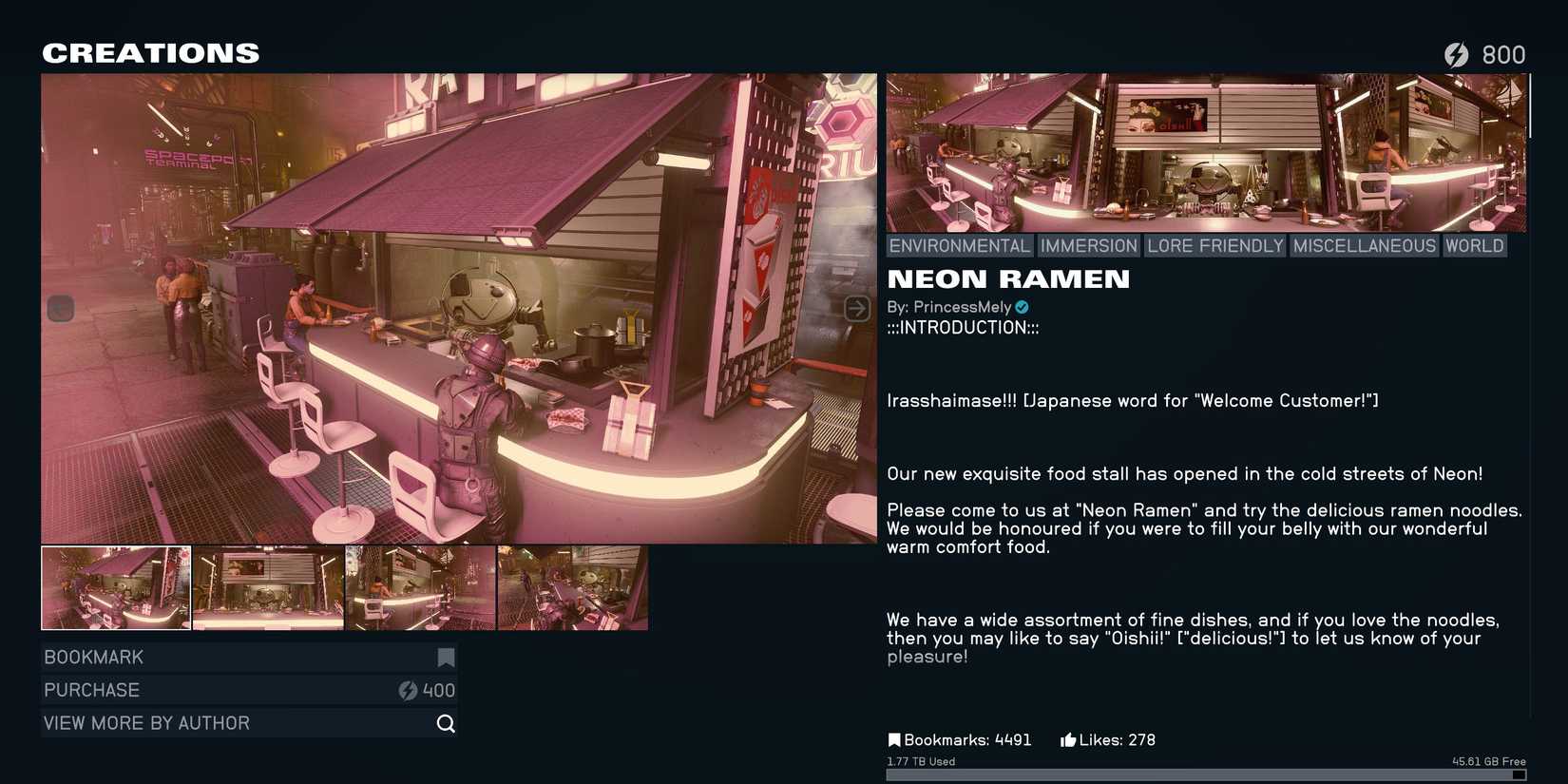Click the left arrow on the image viewer

pos(60,308)
